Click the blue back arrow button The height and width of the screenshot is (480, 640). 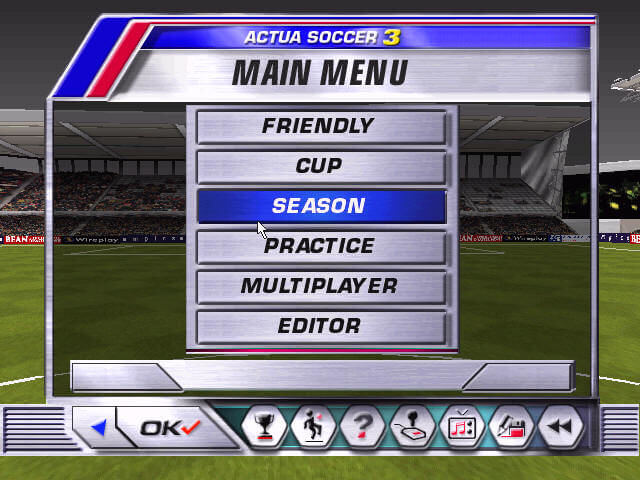(x=98, y=428)
